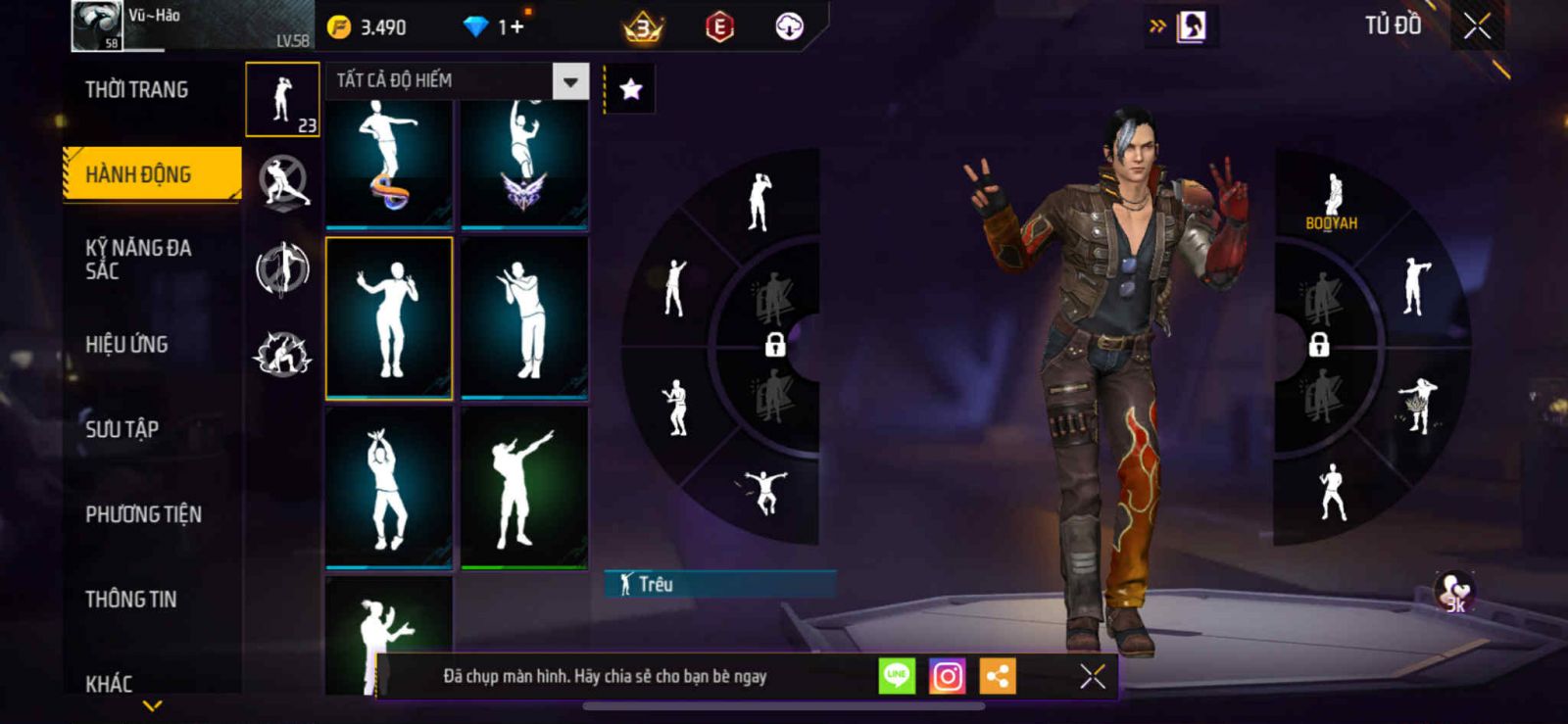Open the Tất Cả Độ Hiếm dropdown
The width and height of the screenshot is (1568, 724).
click(x=570, y=81)
